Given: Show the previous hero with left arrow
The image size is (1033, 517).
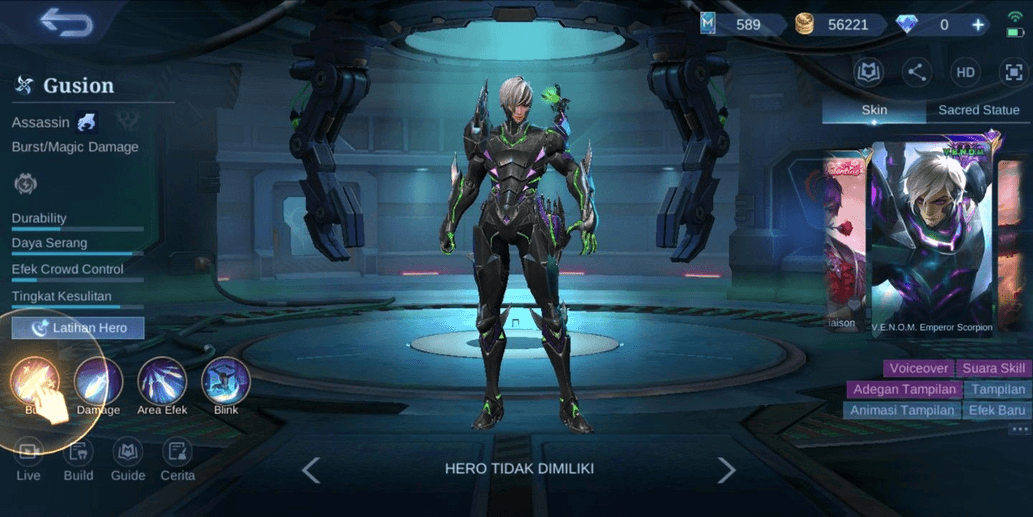Looking at the screenshot, I should pyautogui.click(x=311, y=470).
